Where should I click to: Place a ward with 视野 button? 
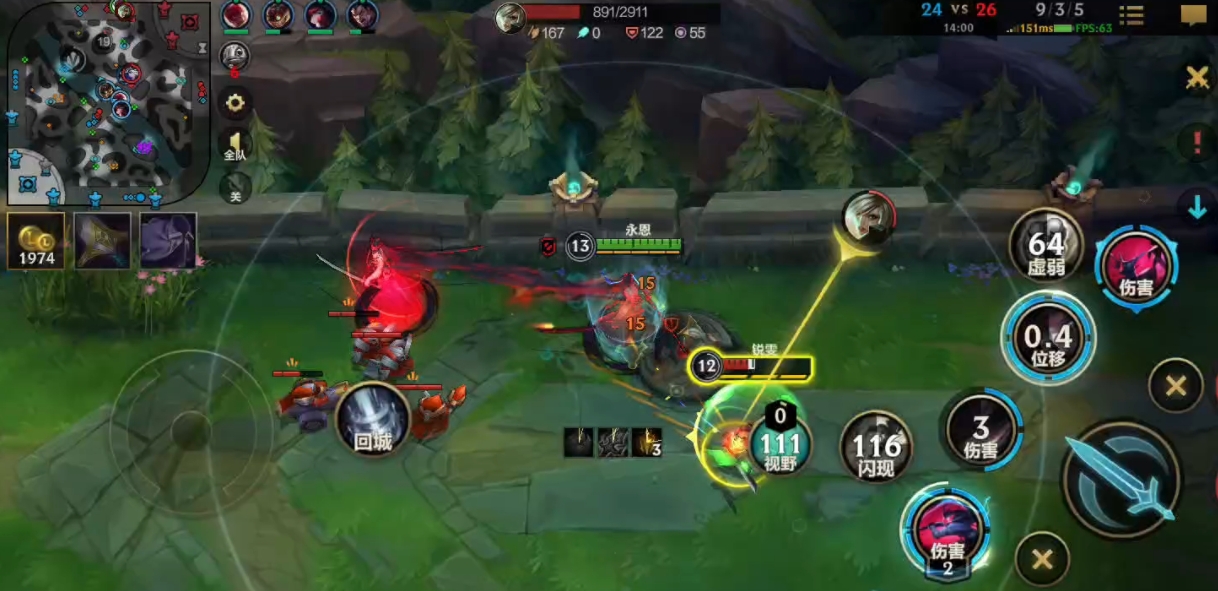pos(780,443)
